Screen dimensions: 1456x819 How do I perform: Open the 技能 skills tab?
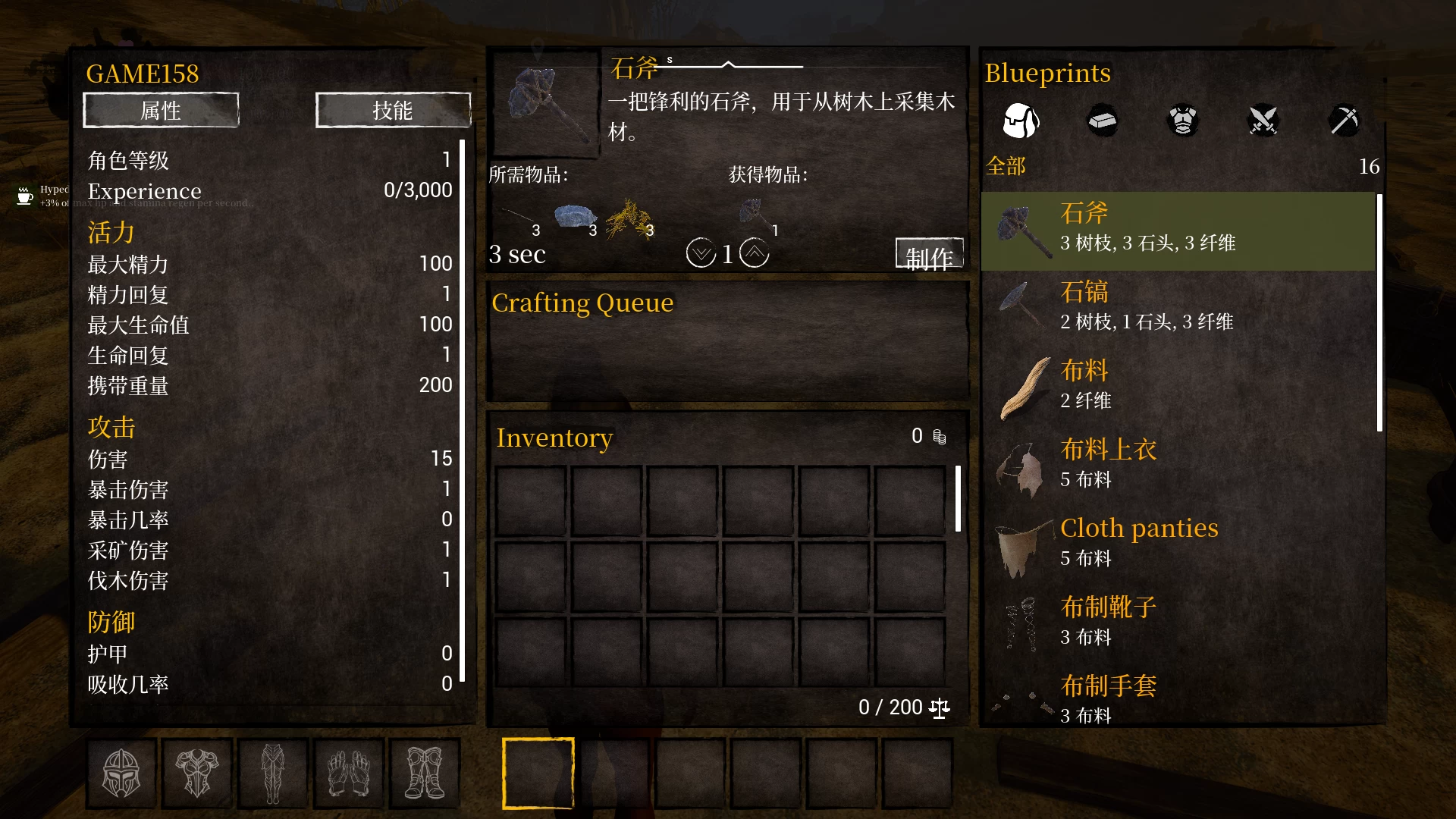click(x=393, y=111)
